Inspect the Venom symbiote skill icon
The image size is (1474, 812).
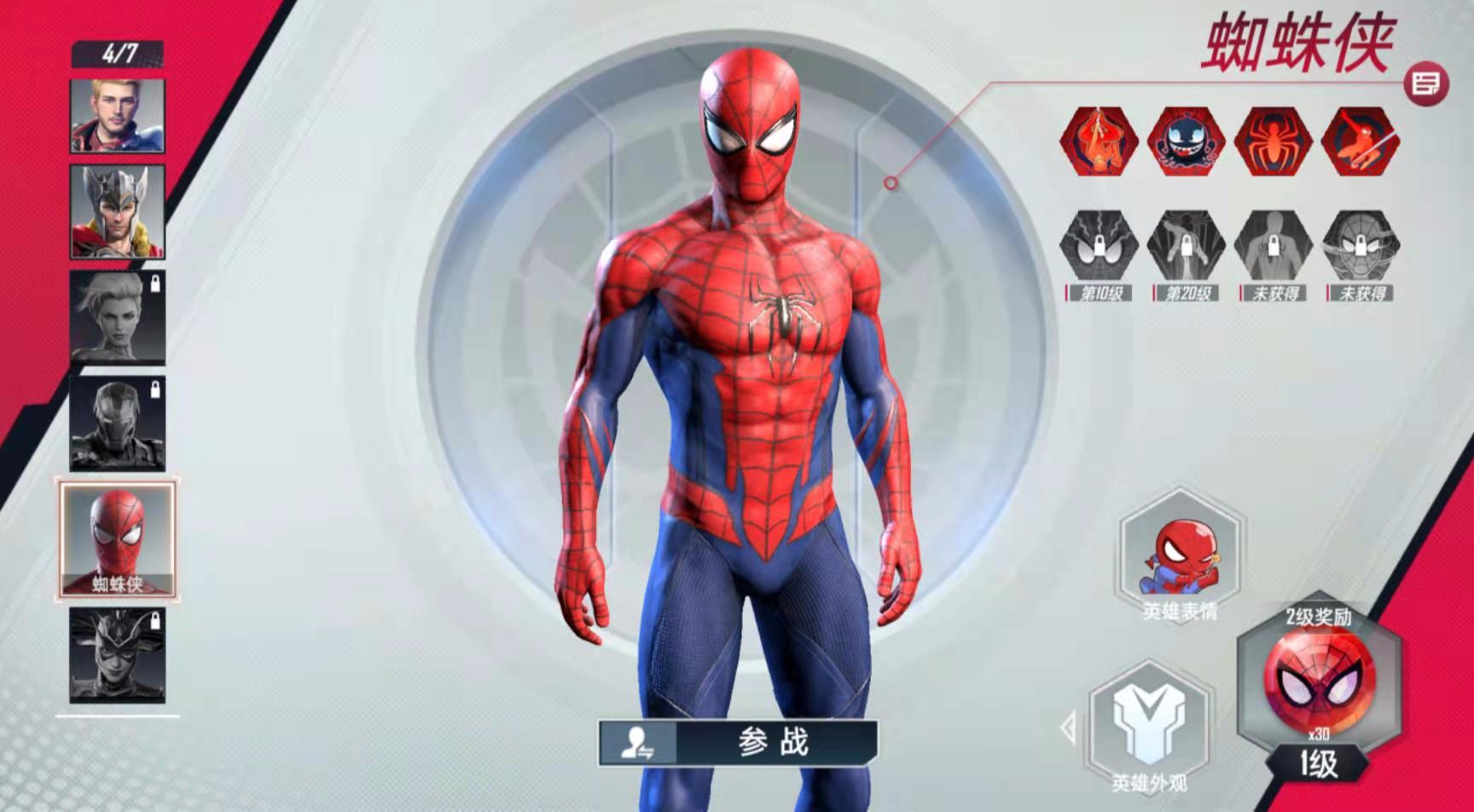tap(1187, 142)
